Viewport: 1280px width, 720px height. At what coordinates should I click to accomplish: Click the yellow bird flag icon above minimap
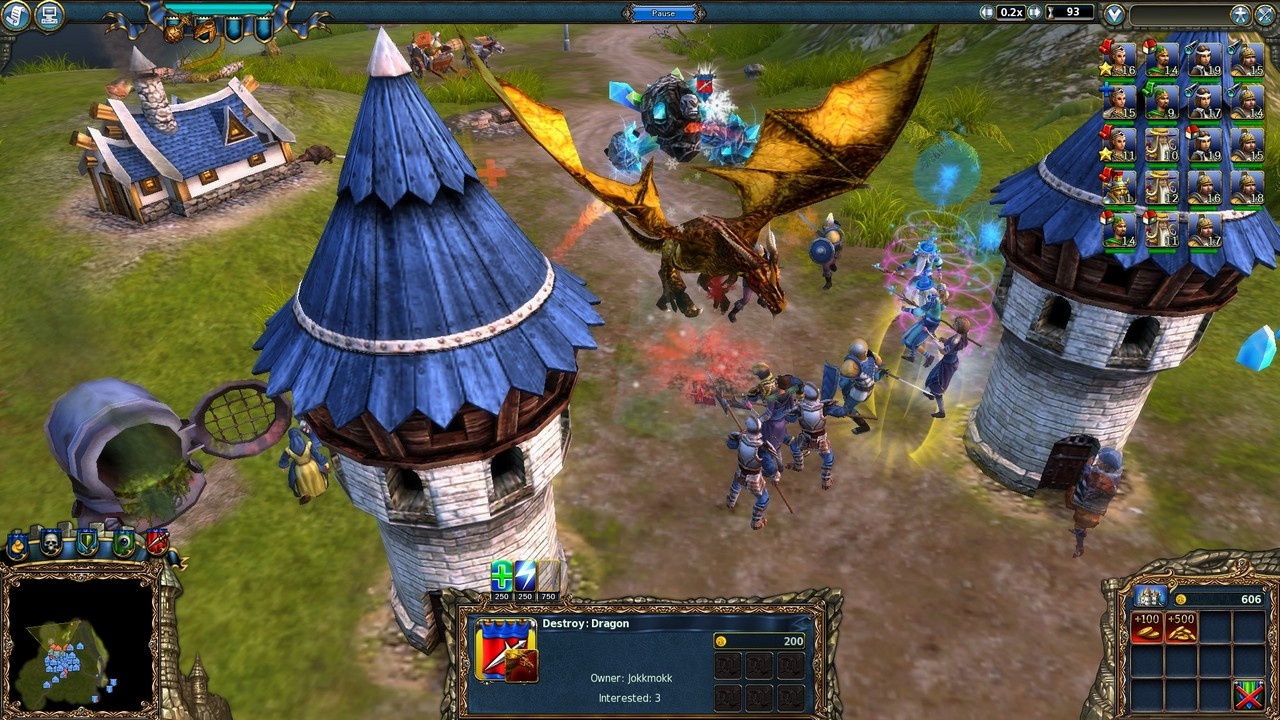(18, 542)
